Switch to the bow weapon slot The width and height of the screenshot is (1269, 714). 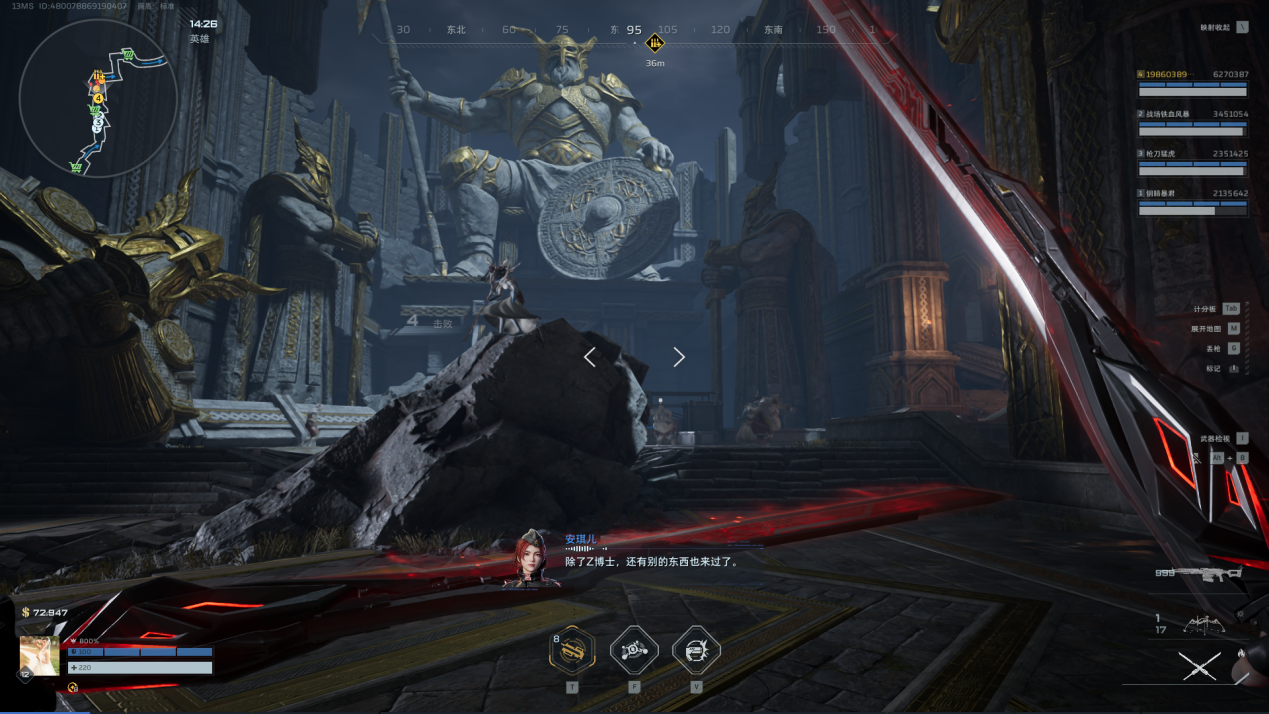[1205, 624]
